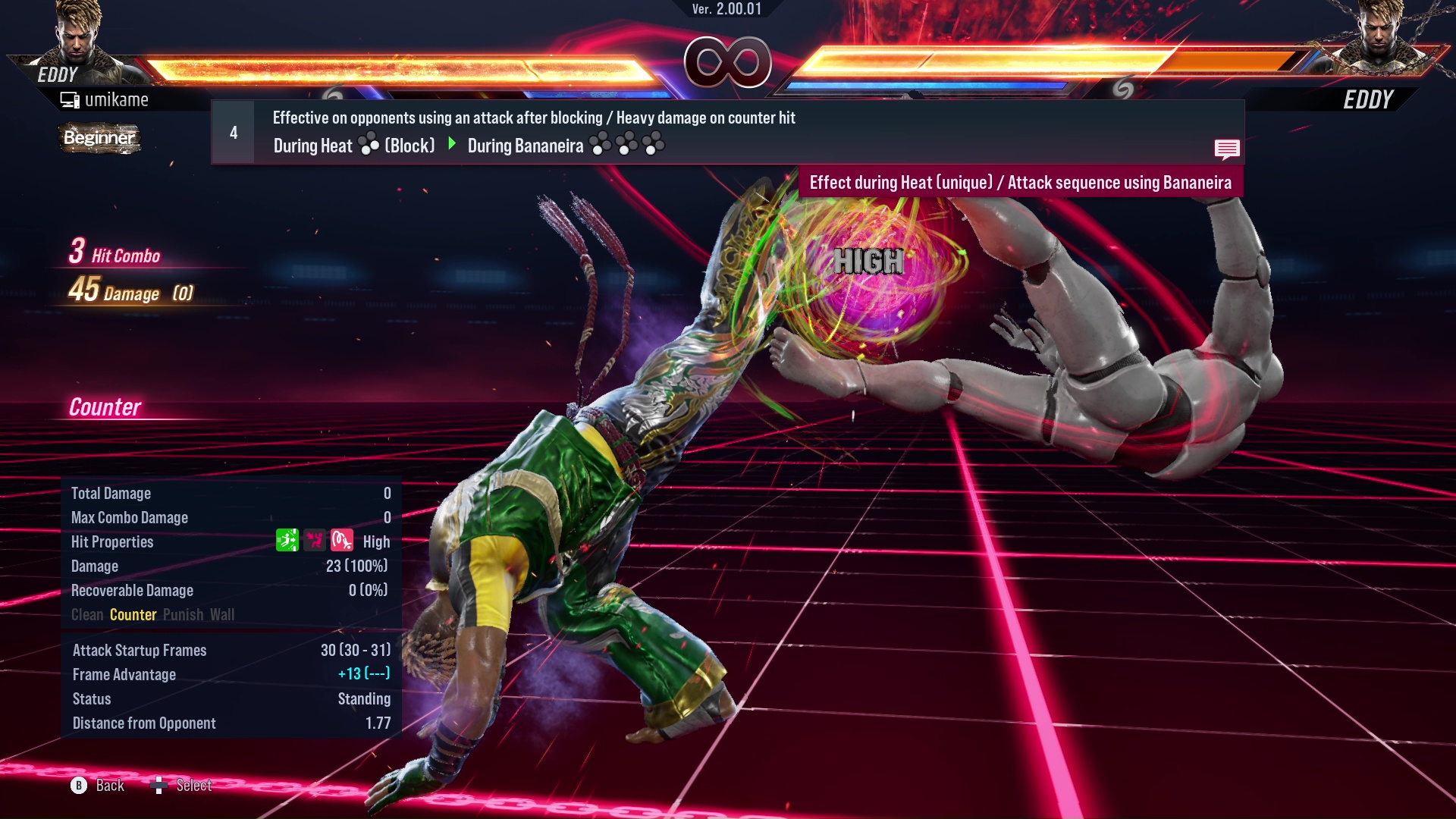Toggle the Counter damage display
The height and width of the screenshot is (819, 1456).
(x=133, y=614)
